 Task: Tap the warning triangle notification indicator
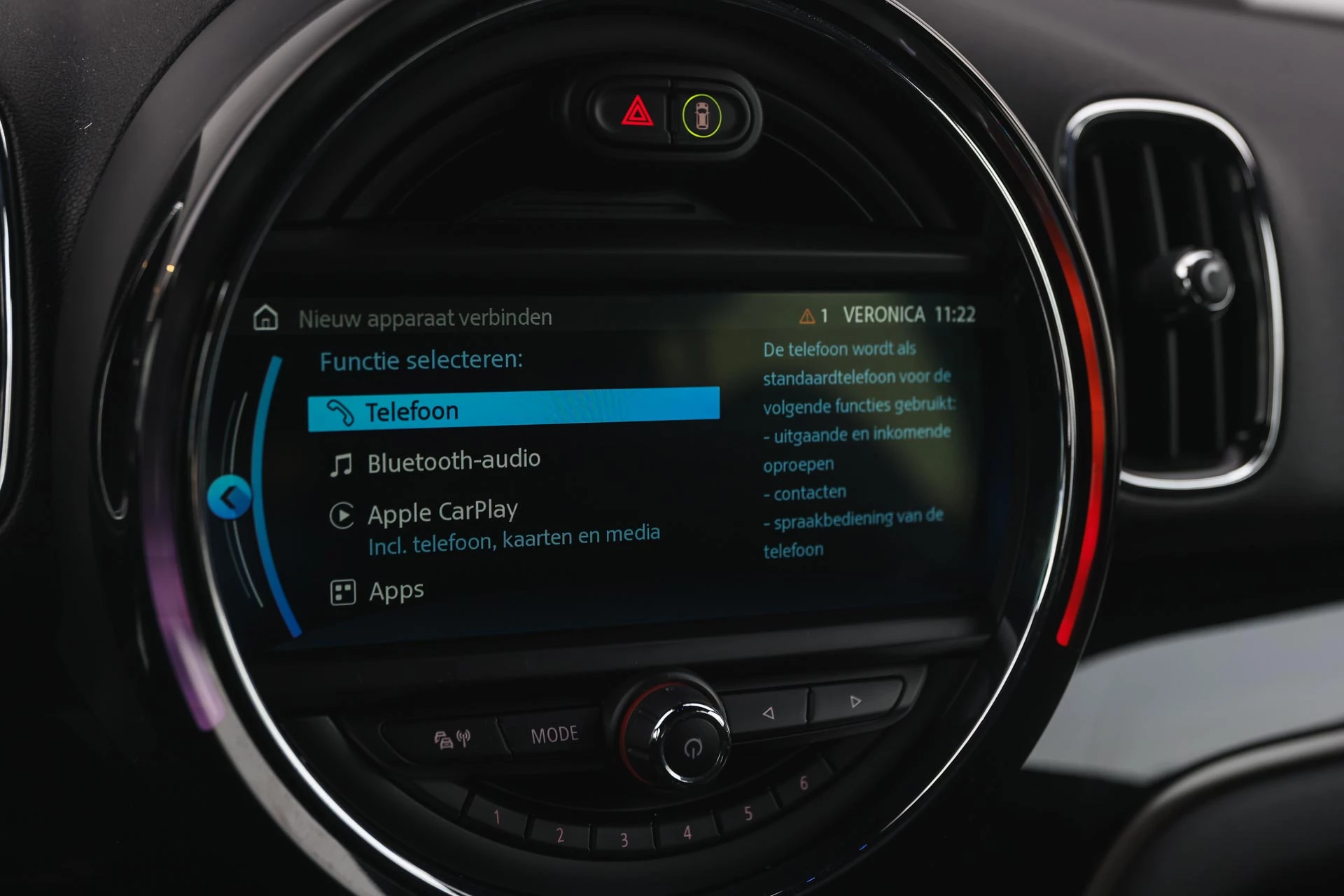(806, 315)
